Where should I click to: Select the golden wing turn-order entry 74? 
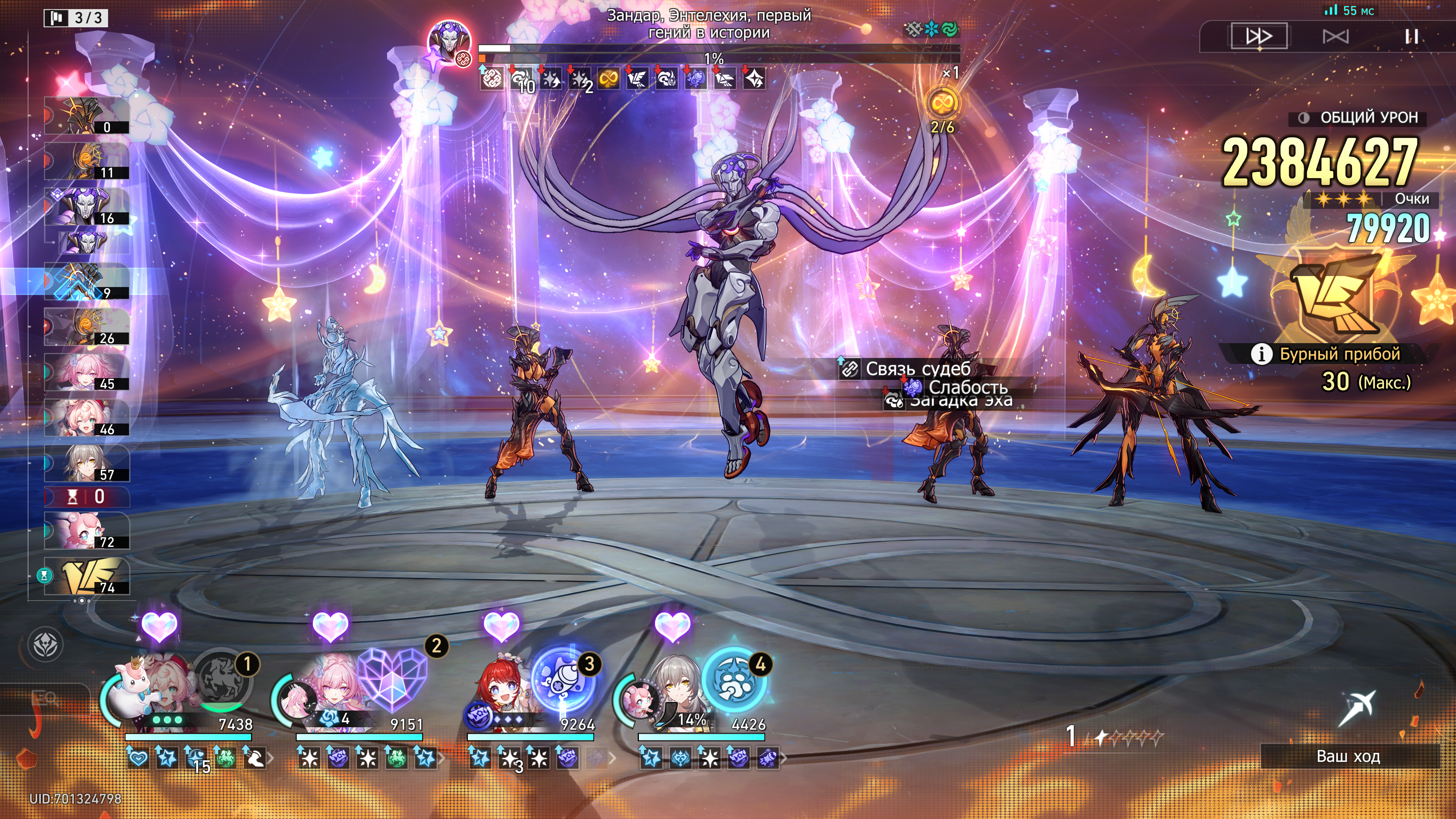[87, 576]
